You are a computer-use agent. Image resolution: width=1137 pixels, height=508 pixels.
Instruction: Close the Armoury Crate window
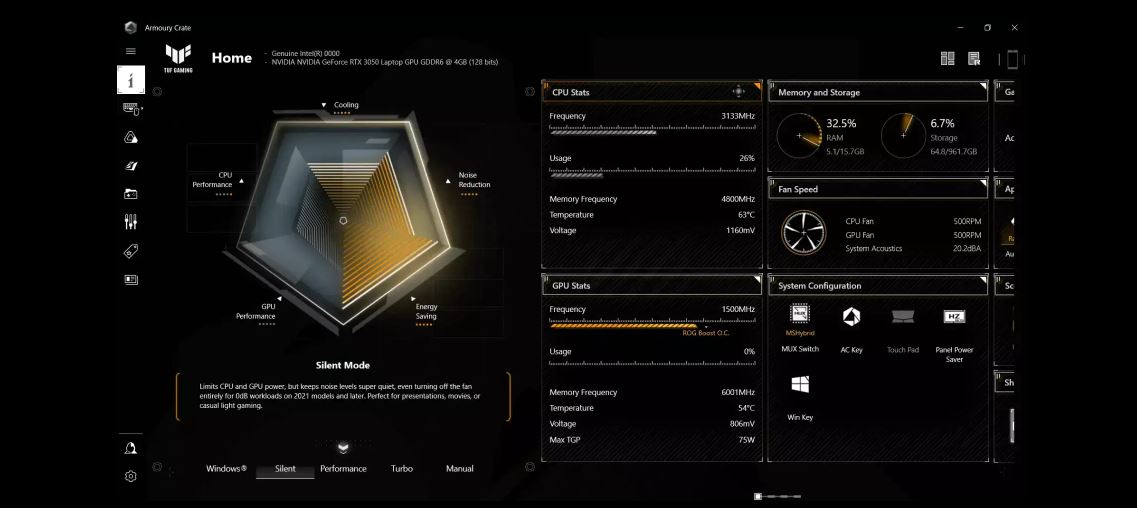point(1014,27)
